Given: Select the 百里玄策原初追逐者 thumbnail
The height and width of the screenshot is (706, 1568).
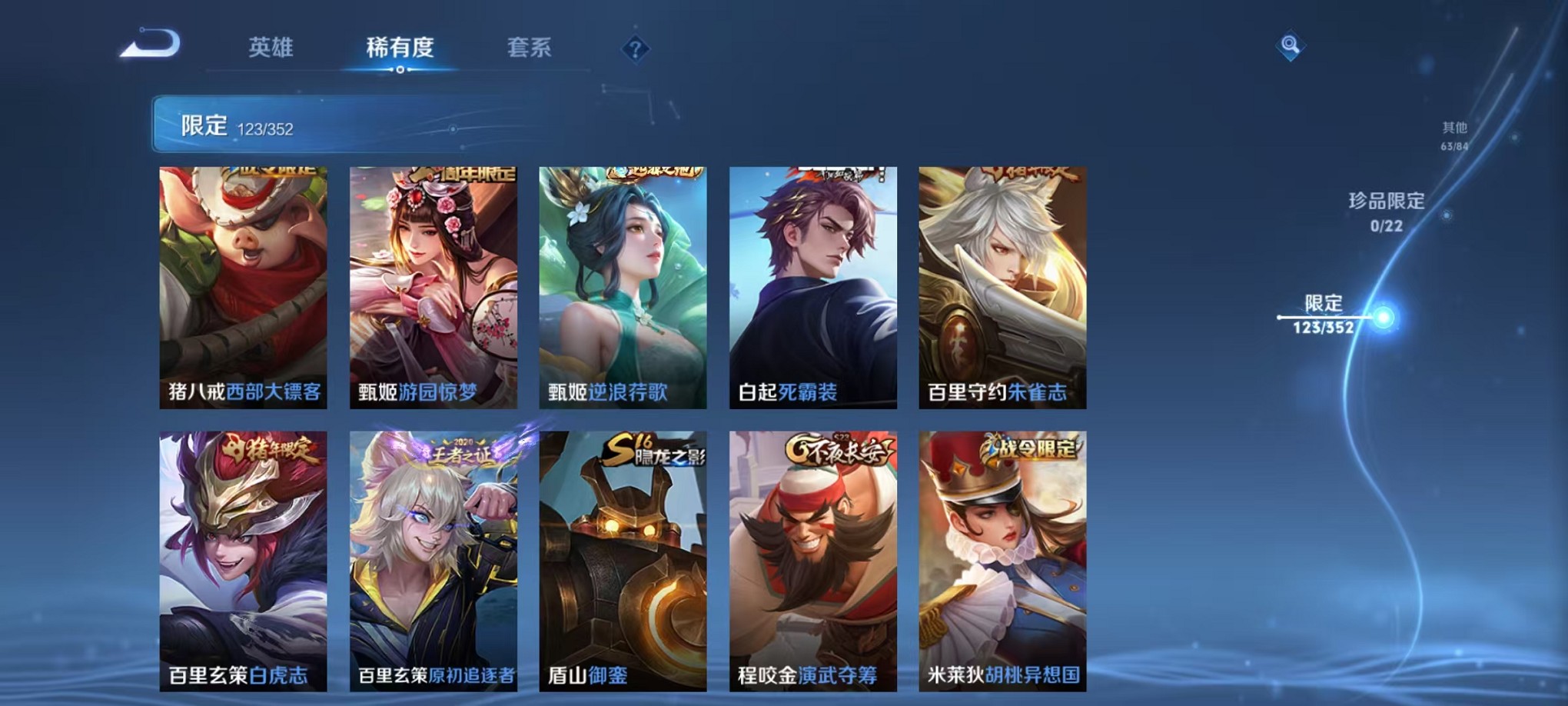Looking at the screenshot, I should 433,561.
